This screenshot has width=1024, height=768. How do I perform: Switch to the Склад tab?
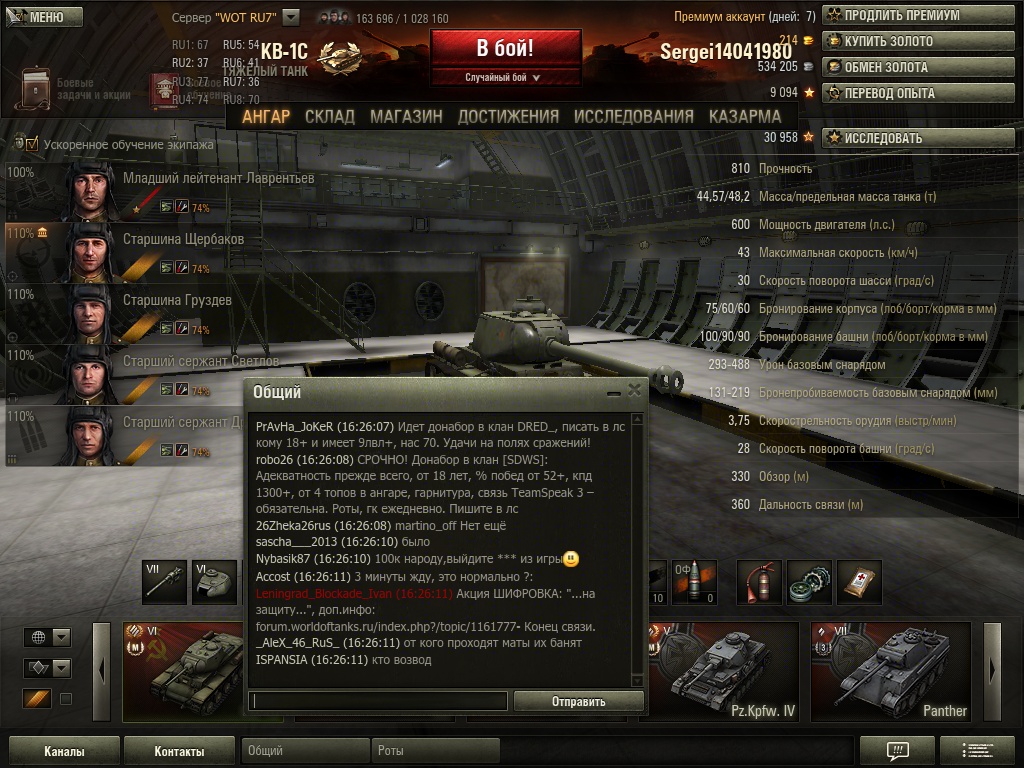[x=330, y=116]
